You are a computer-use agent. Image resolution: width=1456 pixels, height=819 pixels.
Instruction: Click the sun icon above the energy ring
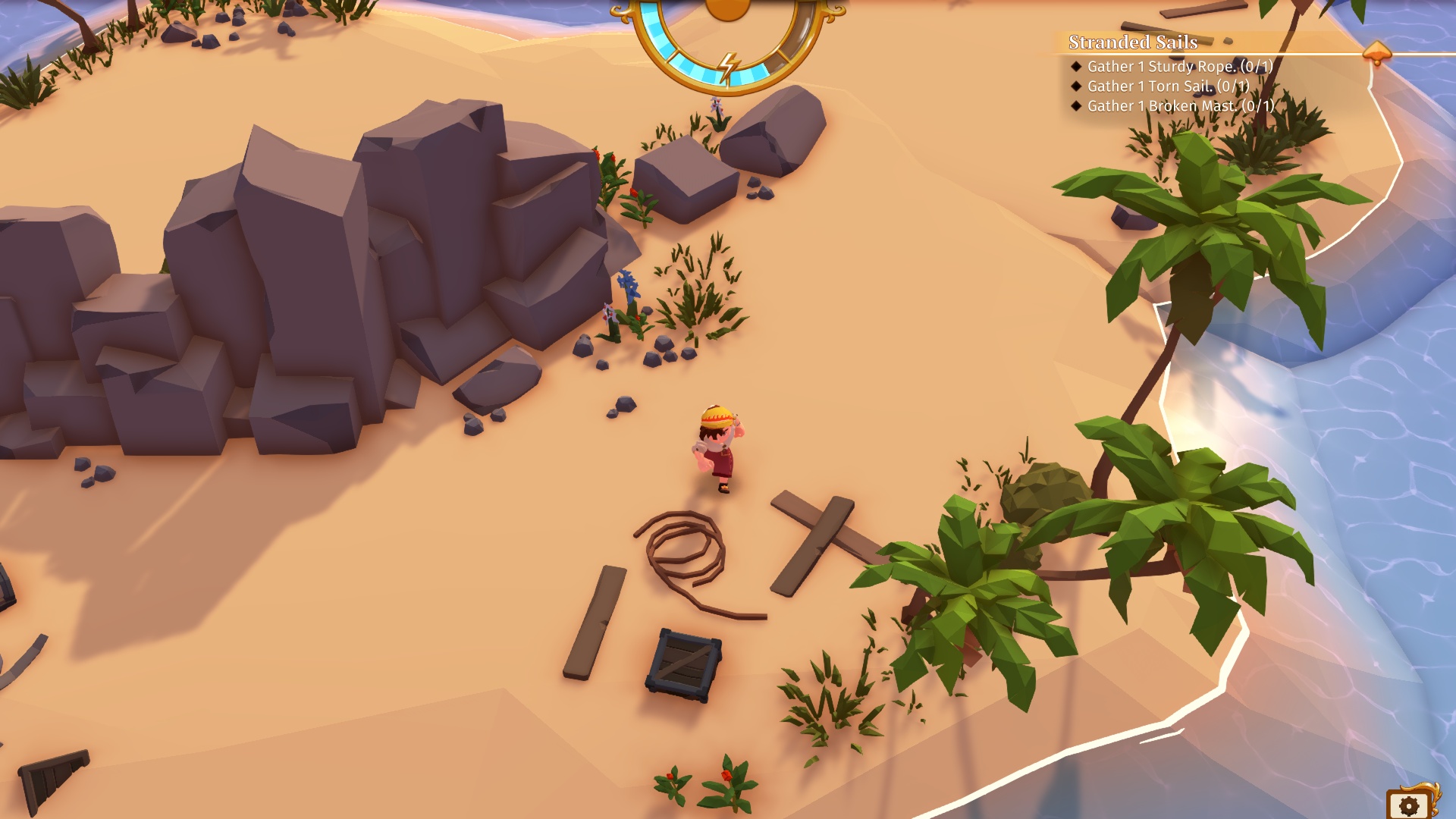[x=726, y=11]
